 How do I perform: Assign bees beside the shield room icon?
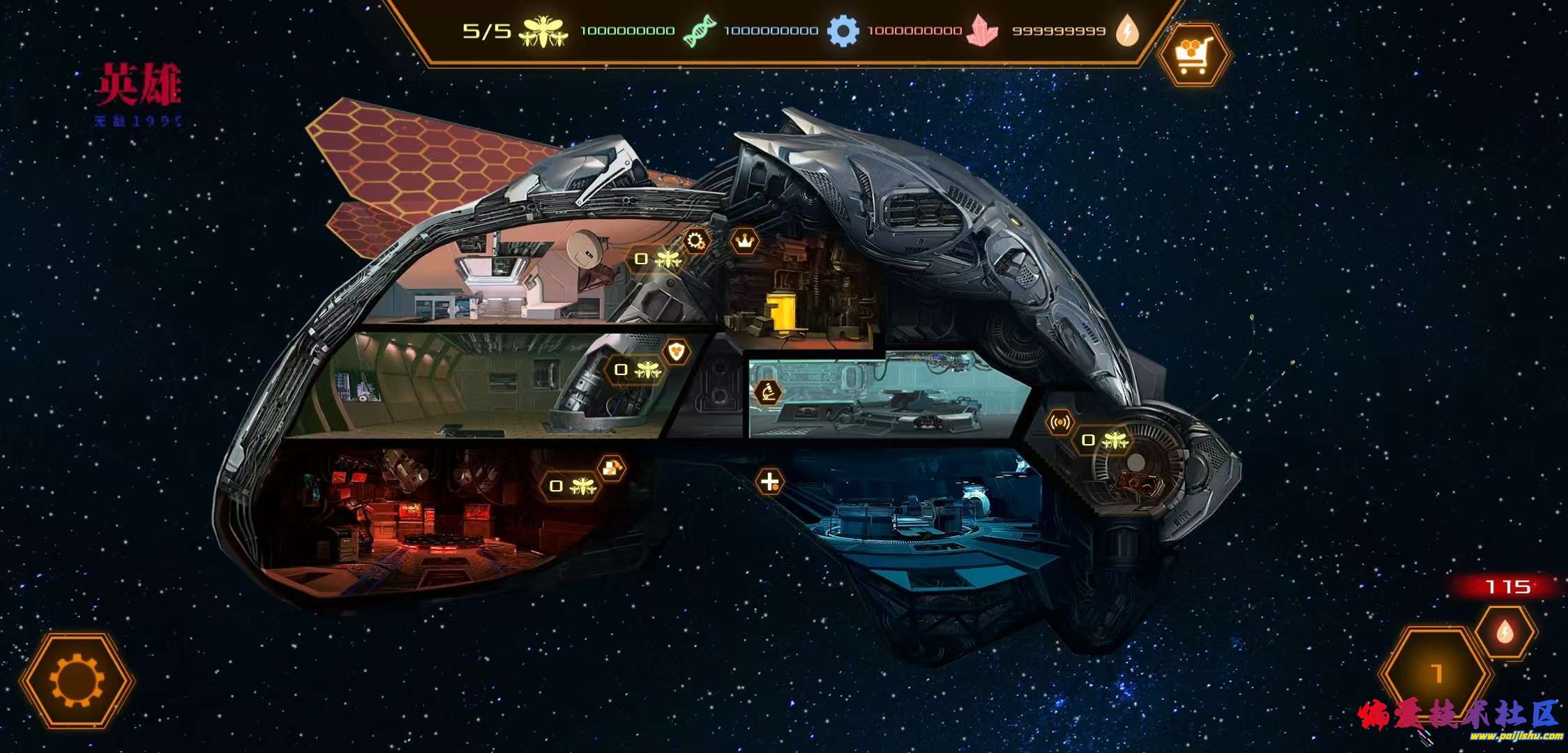pyautogui.click(x=638, y=370)
